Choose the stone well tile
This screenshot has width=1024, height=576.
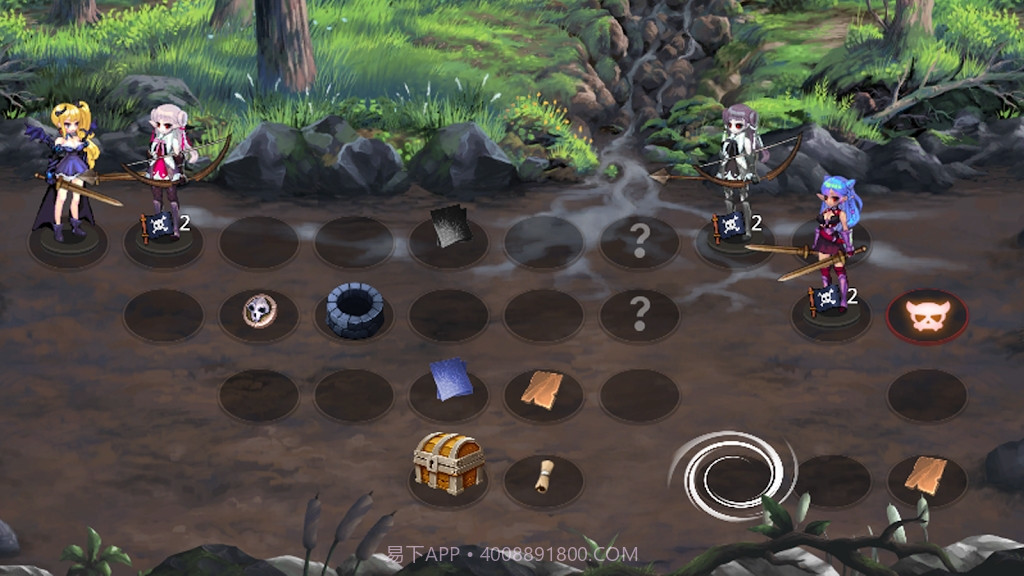point(355,310)
